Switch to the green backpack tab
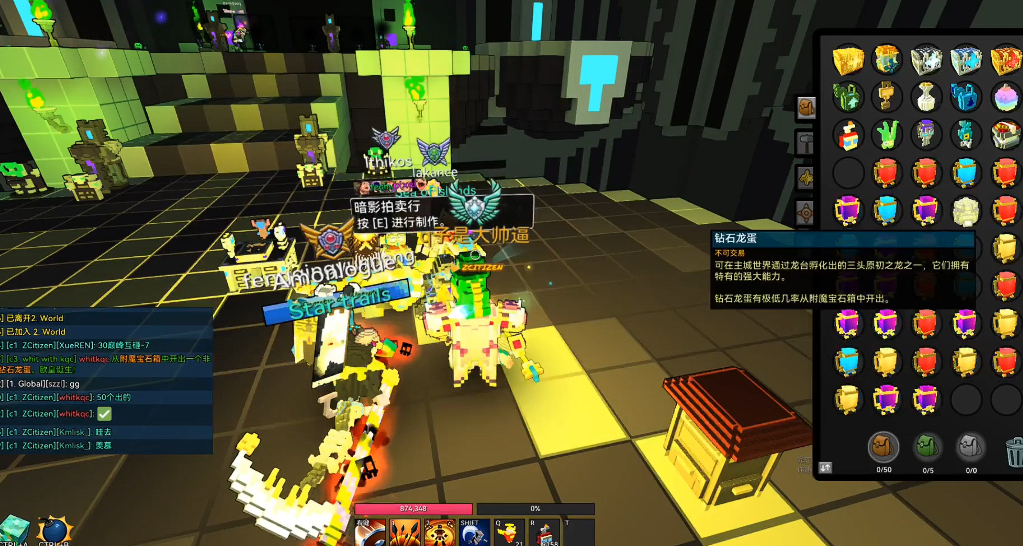 coord(927,446)
